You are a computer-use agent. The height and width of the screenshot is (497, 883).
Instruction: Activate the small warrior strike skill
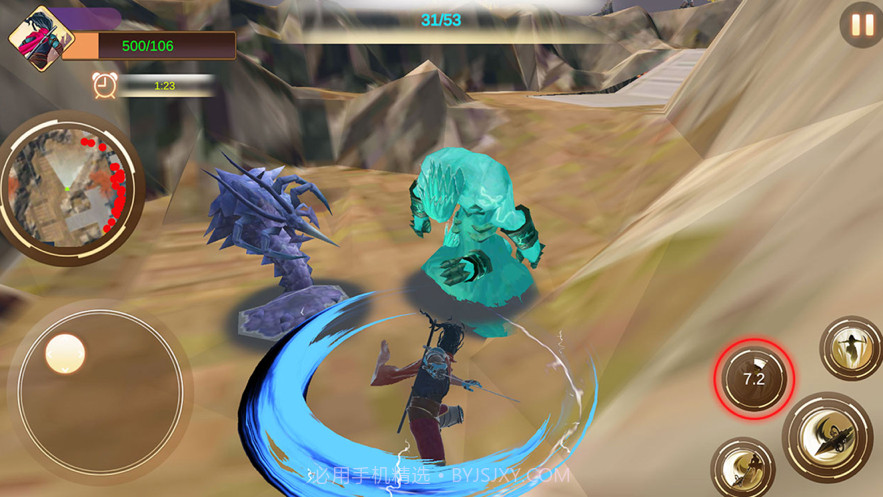pos(743,468)
